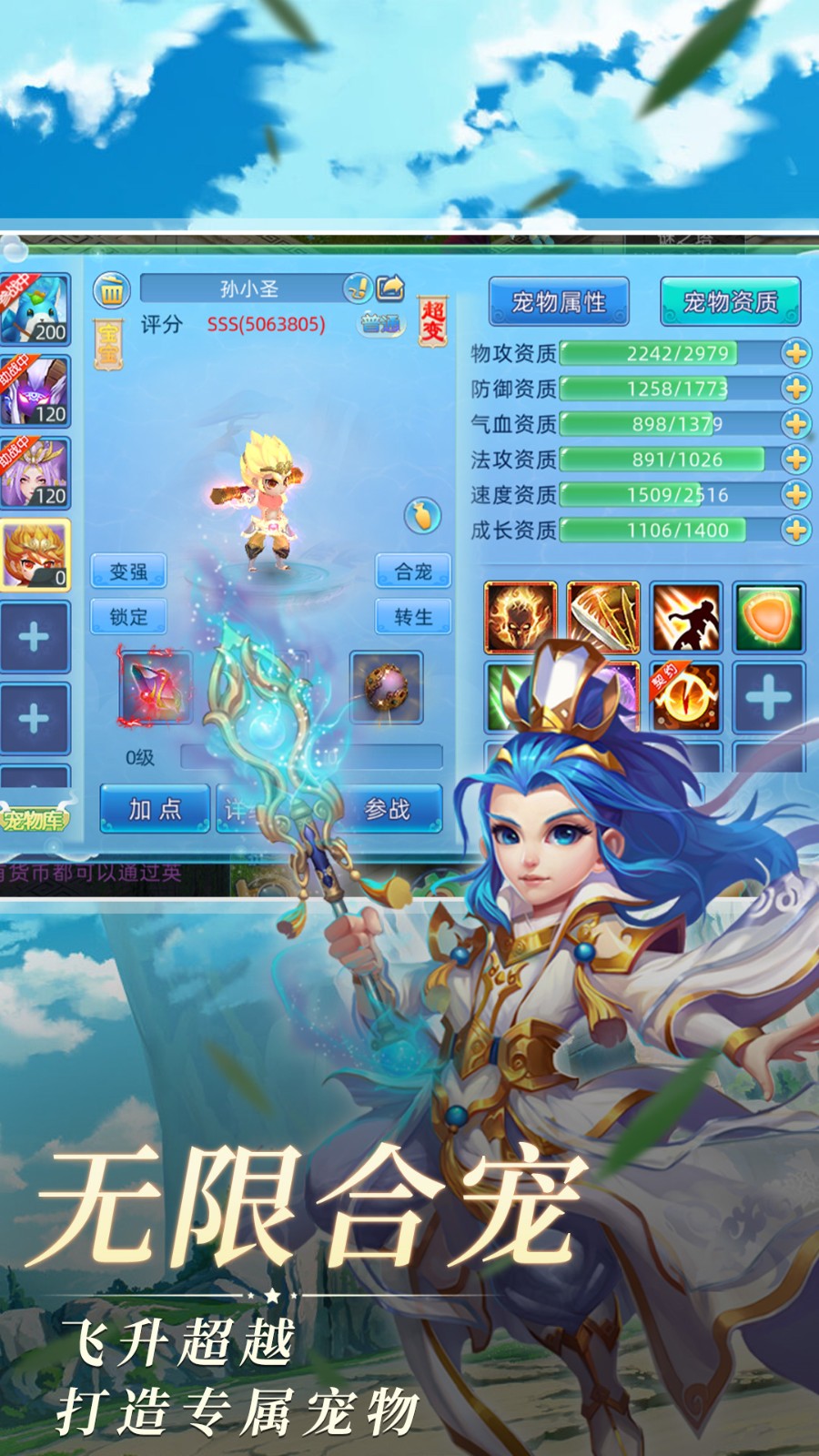The height and width of the screenshot is (1456, 819).
Task: Open the 宠物库 pet storage
Action: (x=34, y=820)
